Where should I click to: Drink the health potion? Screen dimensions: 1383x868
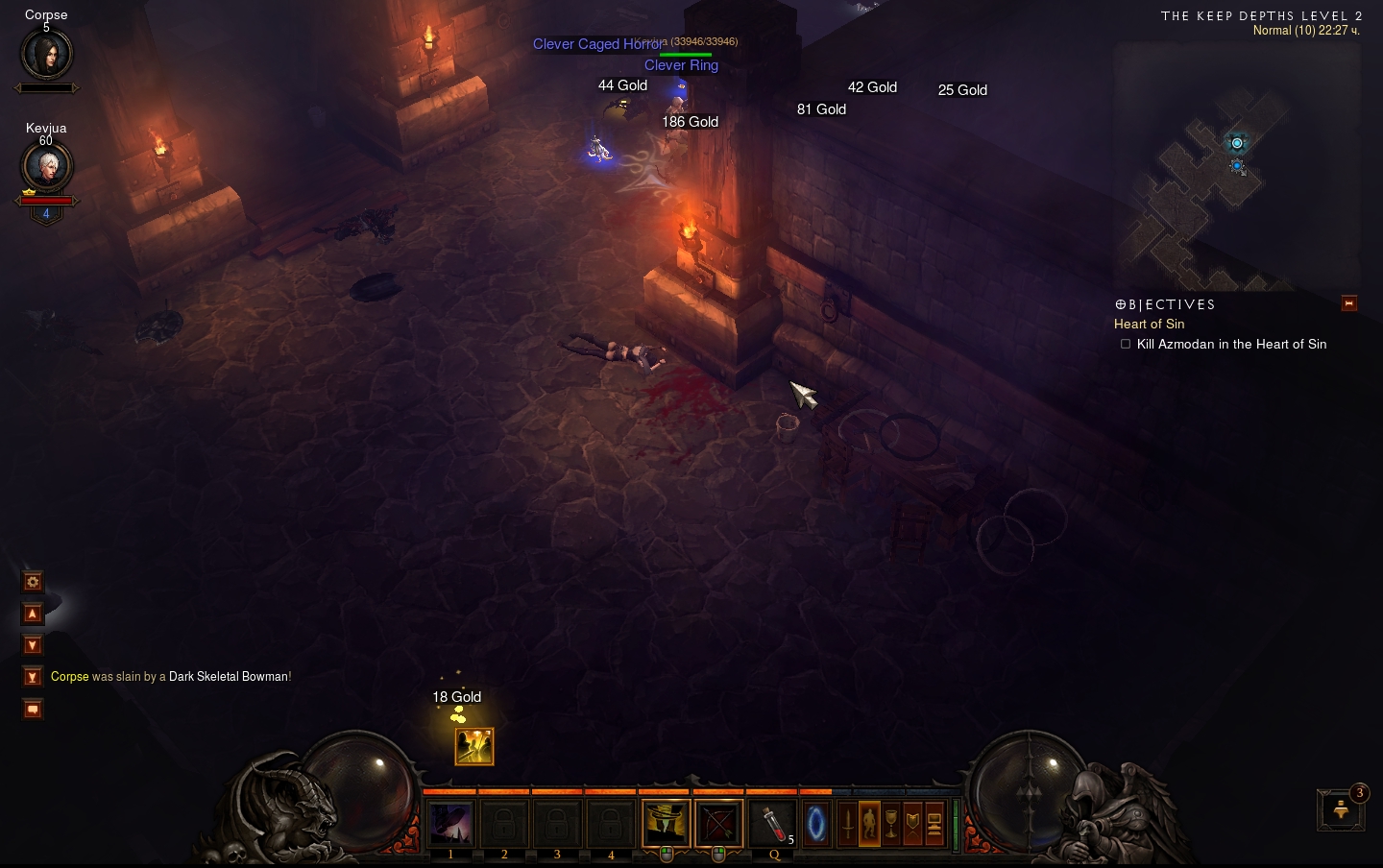[x=773, y=824]
